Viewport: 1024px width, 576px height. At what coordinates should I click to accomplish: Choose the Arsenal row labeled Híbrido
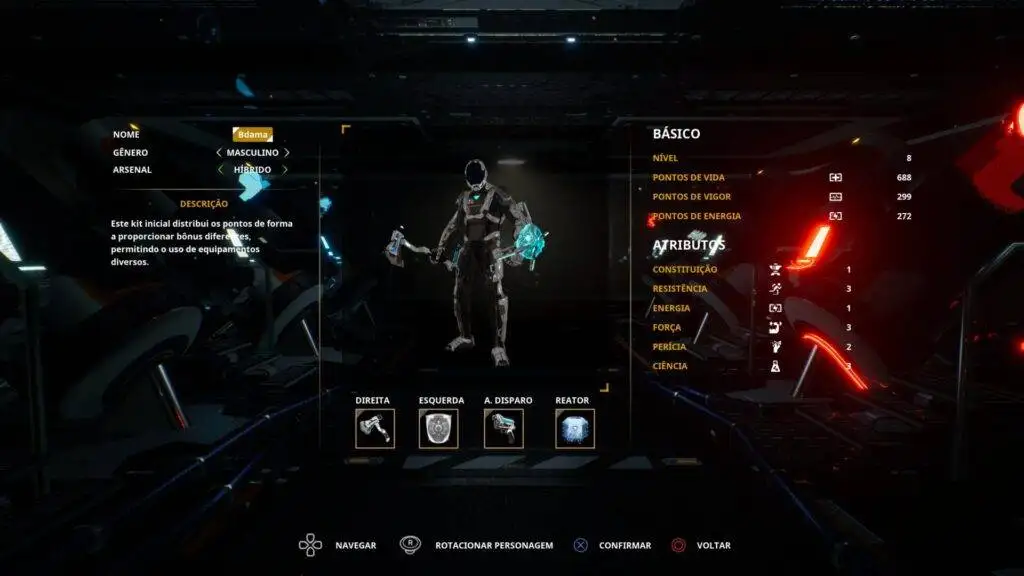(252, 170)
